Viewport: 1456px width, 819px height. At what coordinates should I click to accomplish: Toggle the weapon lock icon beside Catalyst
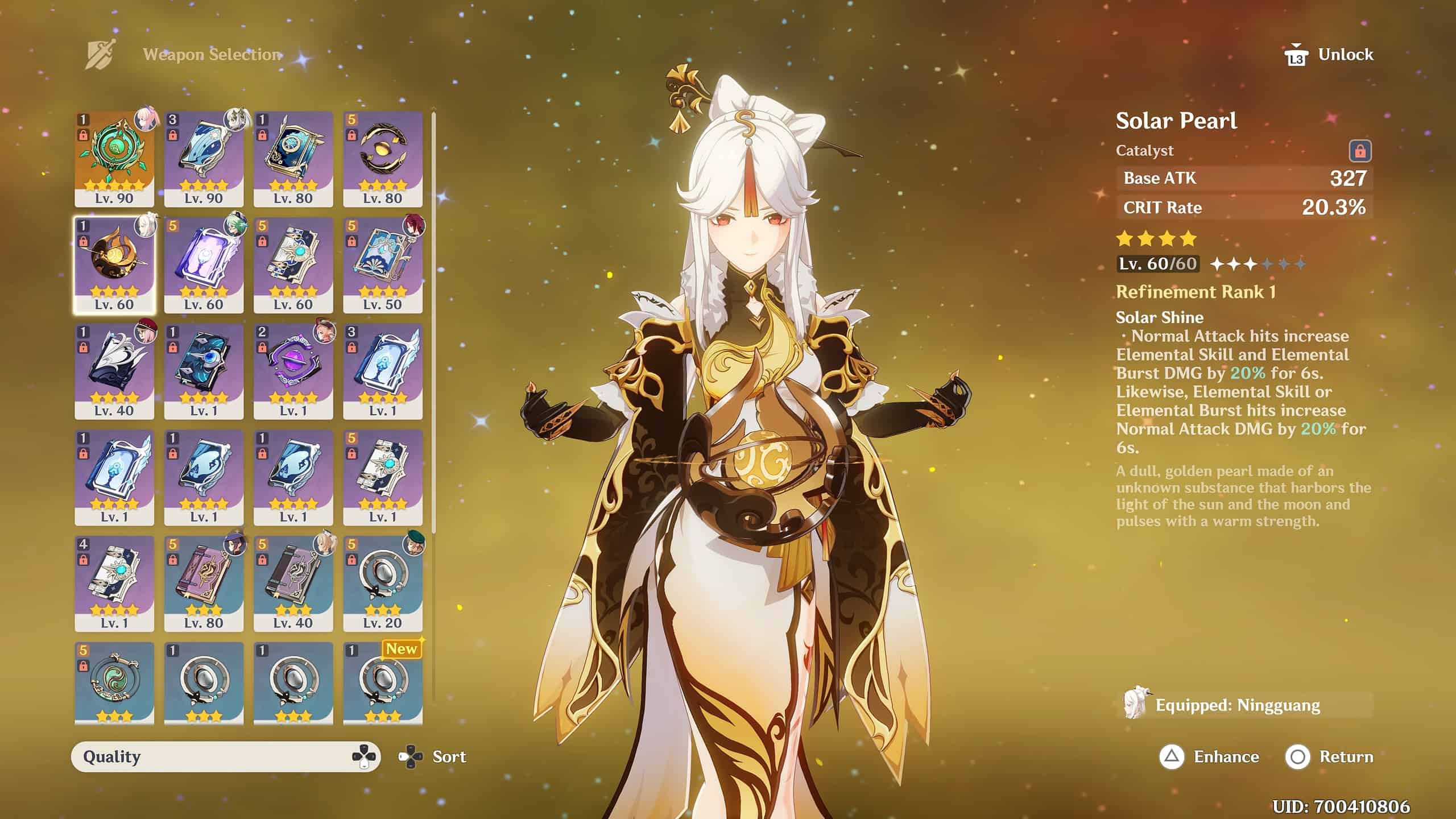1360,151
